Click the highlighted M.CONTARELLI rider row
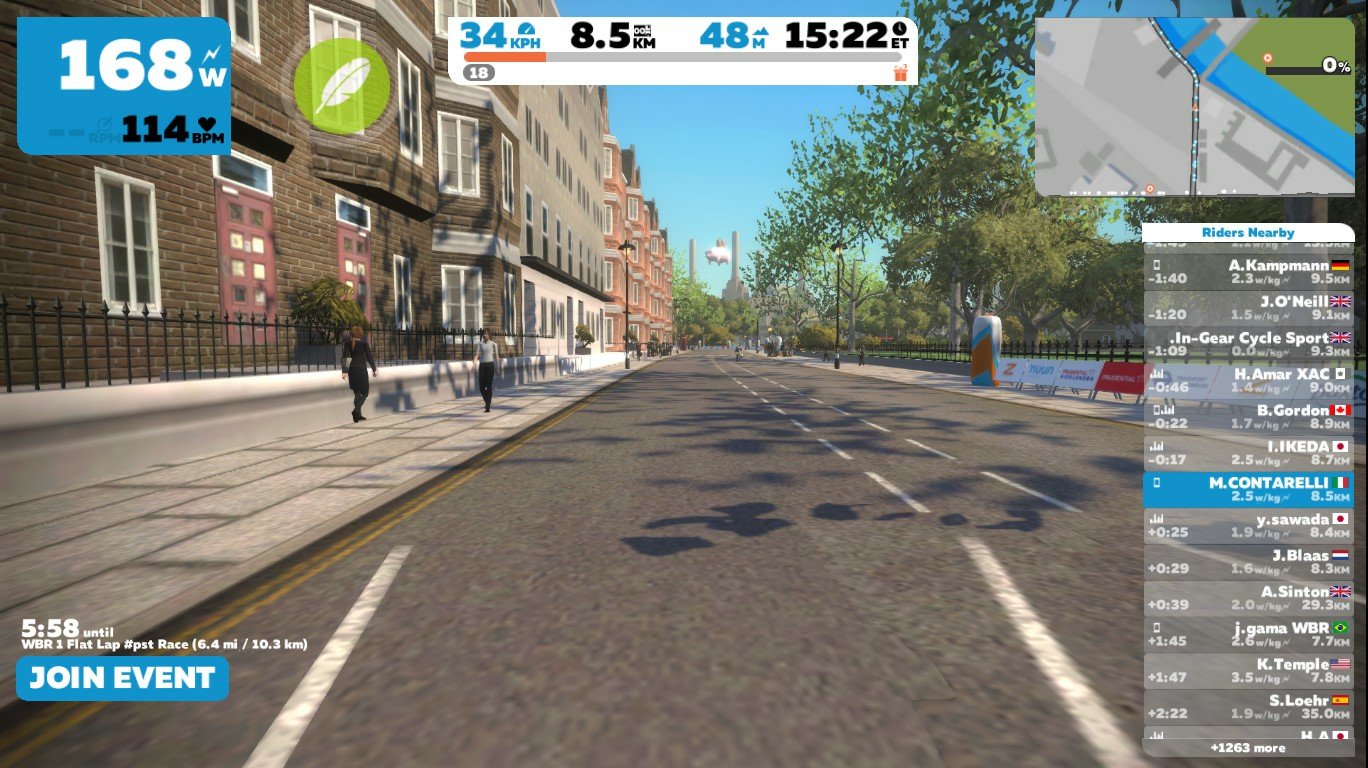 1248,489
